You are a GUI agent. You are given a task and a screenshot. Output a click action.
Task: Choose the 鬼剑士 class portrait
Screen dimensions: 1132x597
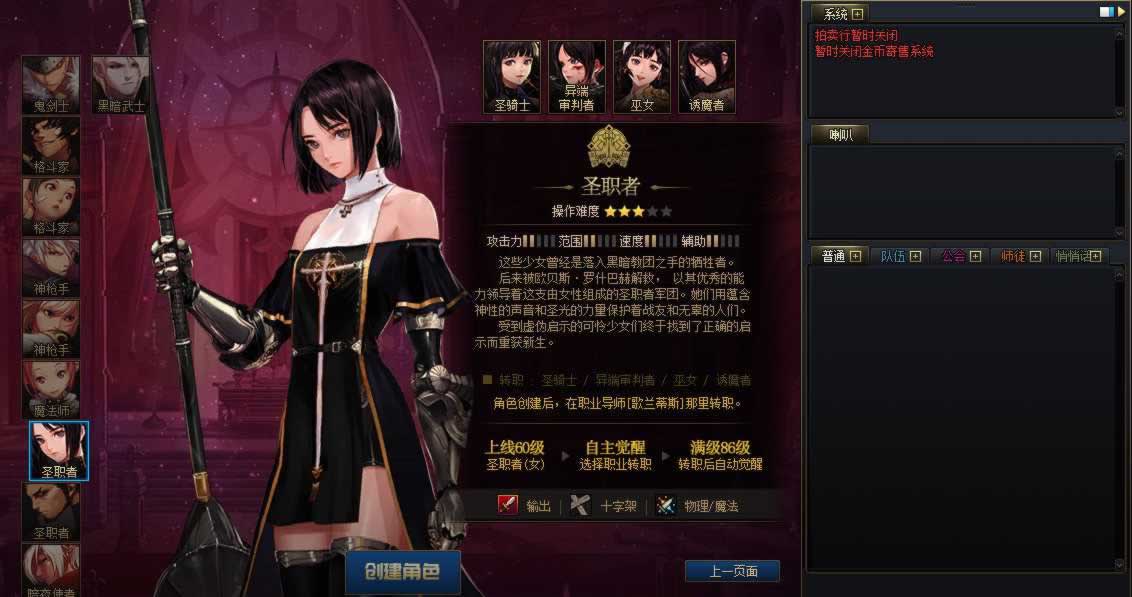coord(51,84)
